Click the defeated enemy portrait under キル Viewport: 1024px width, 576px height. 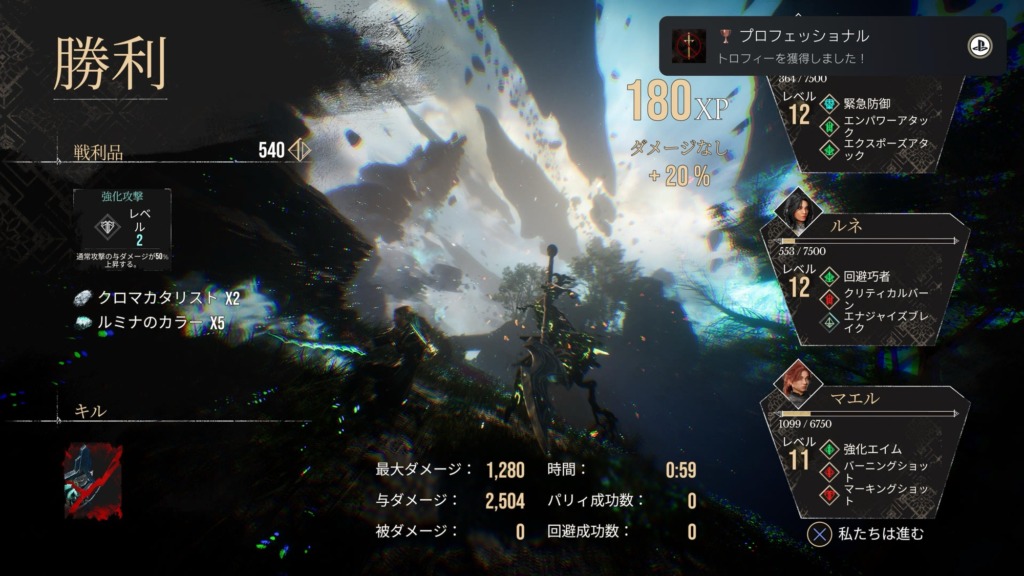tap(93, 481)
